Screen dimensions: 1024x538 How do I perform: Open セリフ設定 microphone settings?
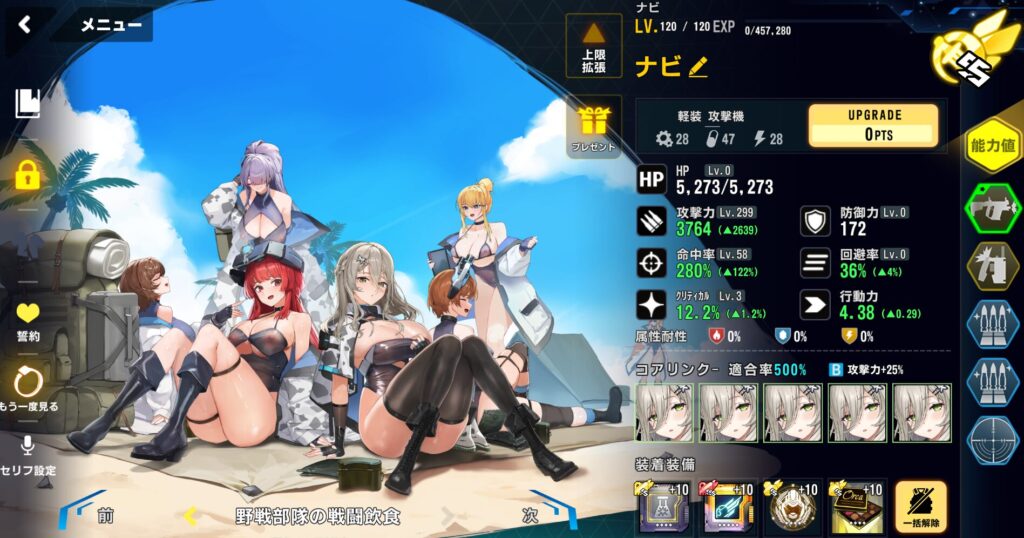coord(28,455)
